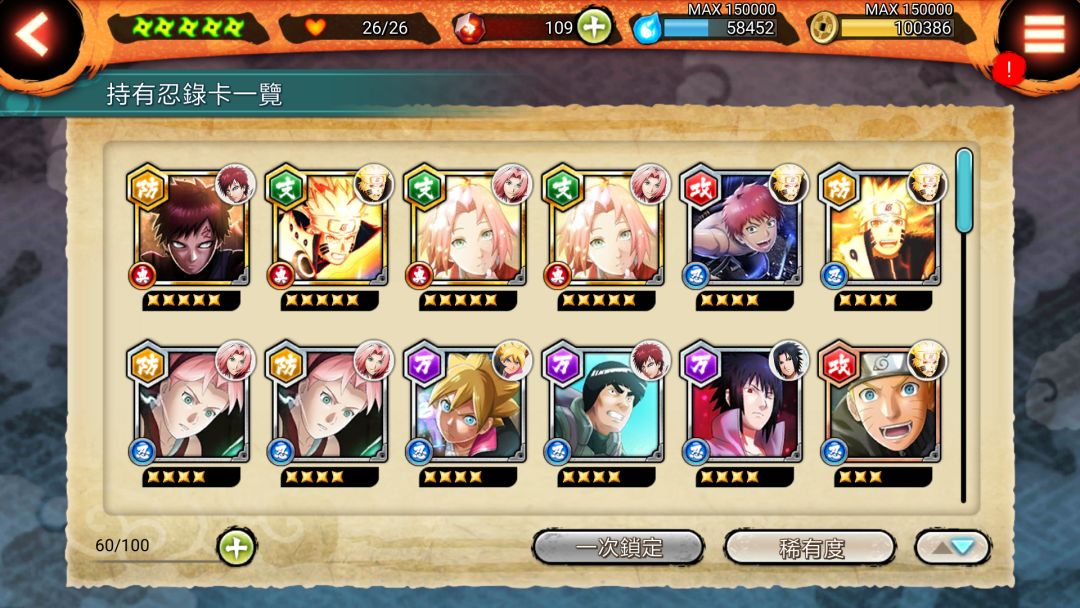Expand card capacity with the 60/100 plus button
The image size is (1080, 608).
[236, 547]
